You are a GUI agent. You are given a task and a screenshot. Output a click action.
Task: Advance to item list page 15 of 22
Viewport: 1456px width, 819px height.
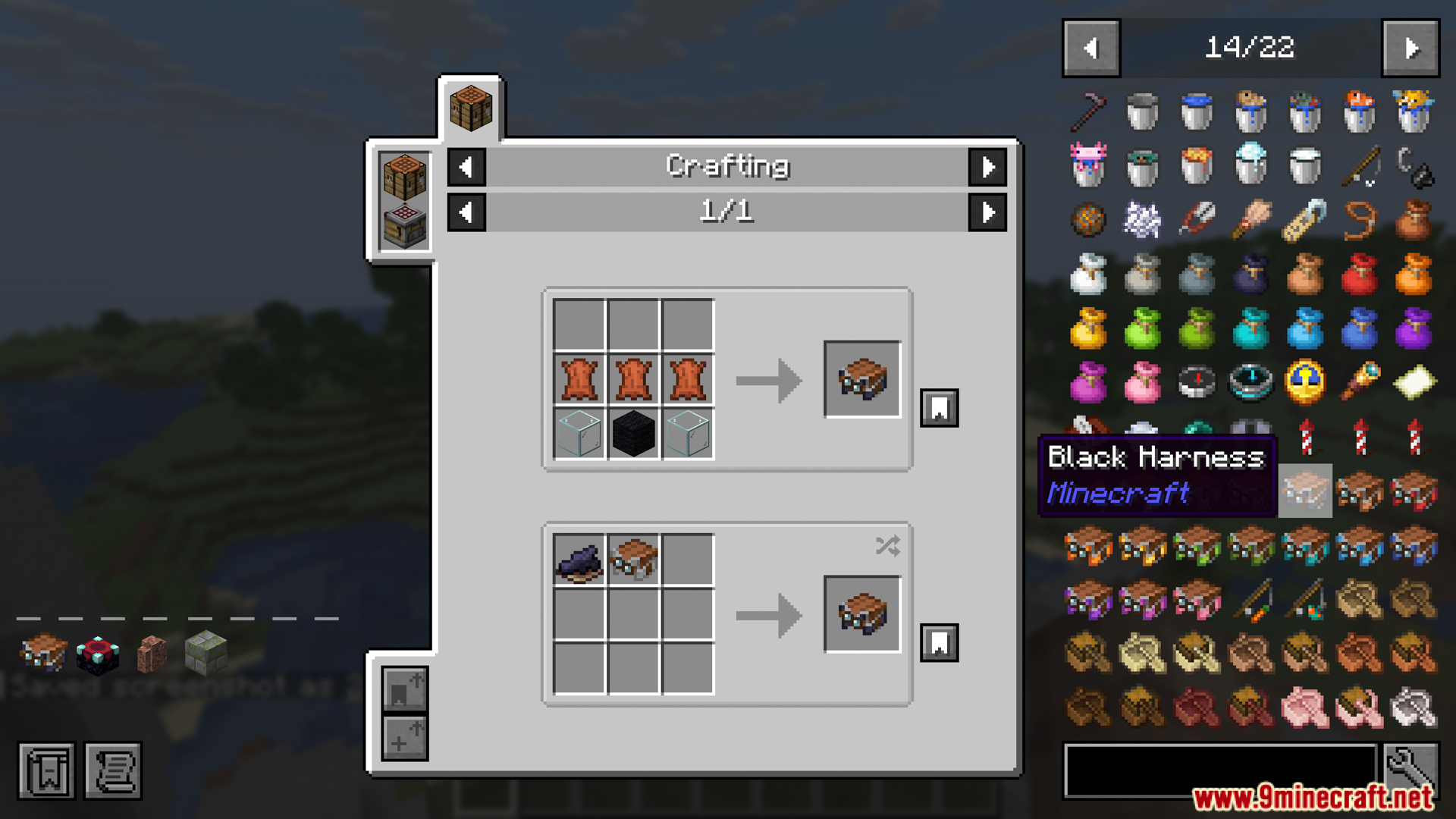(x=1412, y=47)
